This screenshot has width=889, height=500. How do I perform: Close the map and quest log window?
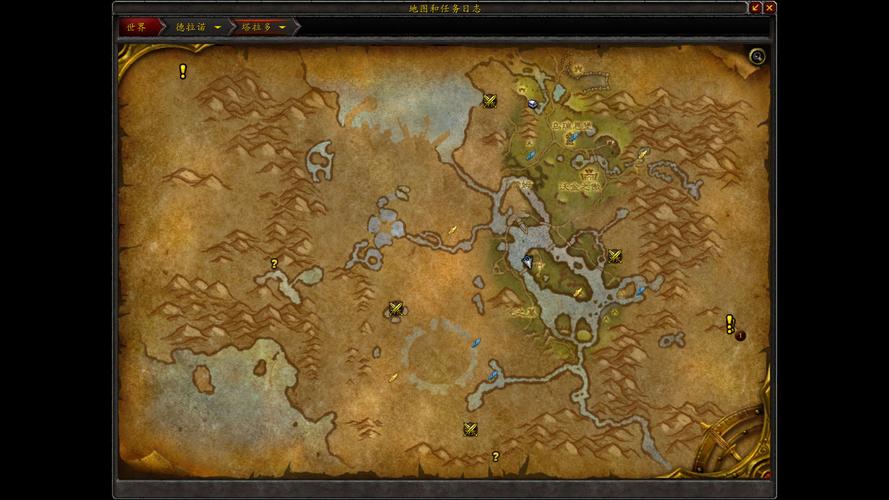tap(769, 7)
